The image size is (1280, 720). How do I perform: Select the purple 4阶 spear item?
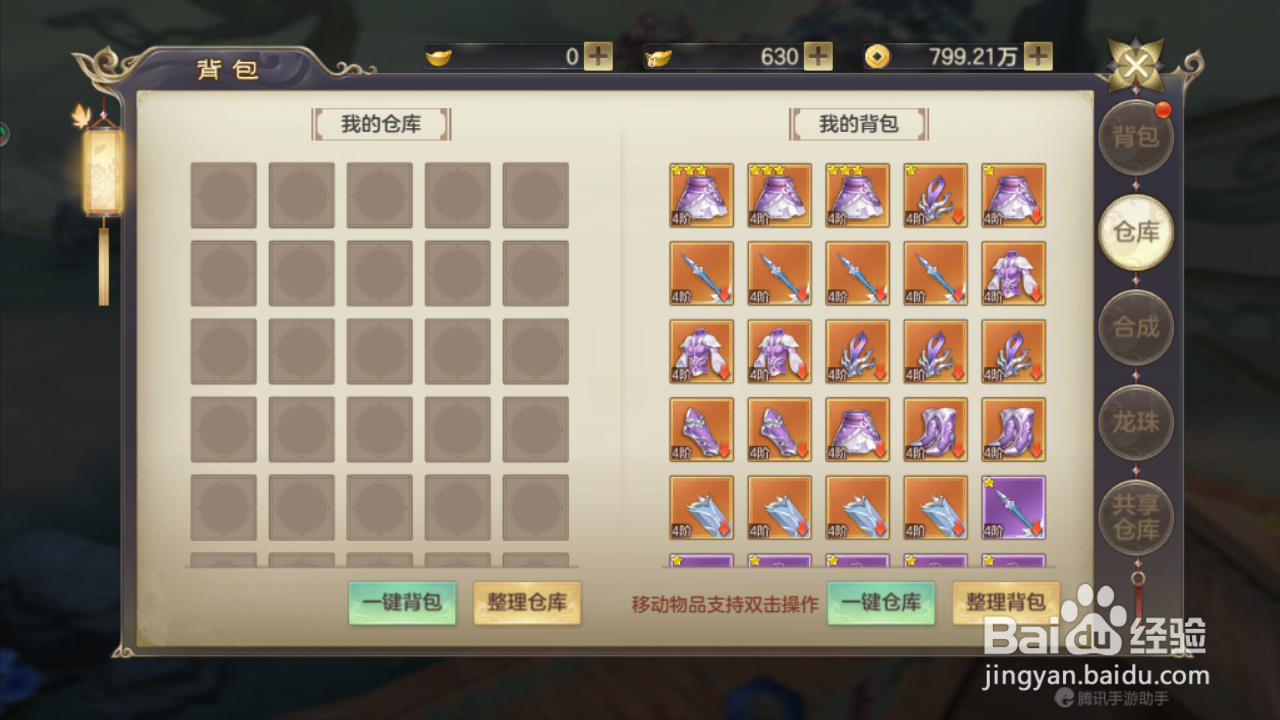[x=1012, y=507]
